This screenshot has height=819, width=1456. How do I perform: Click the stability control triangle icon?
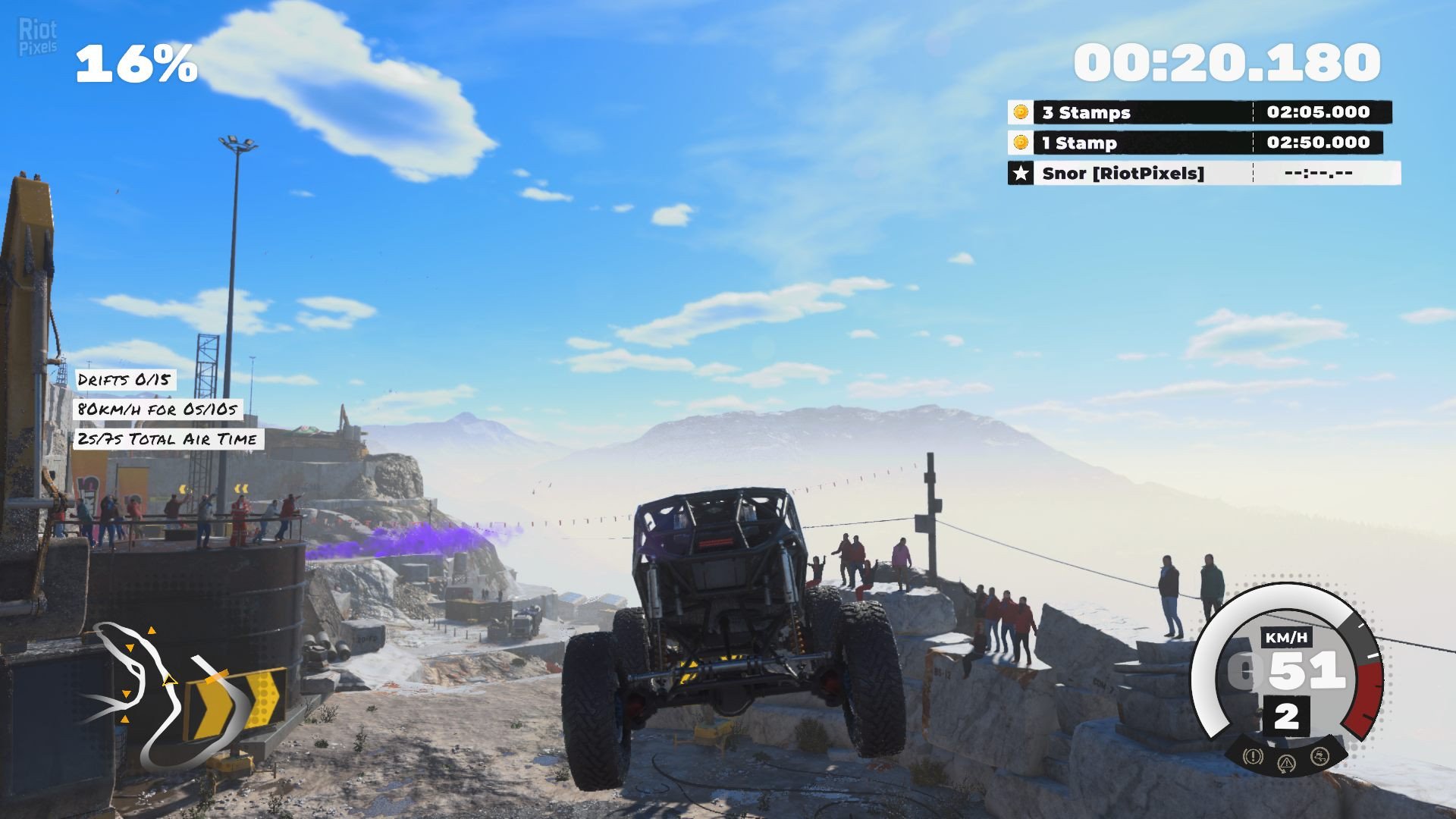click(1286, 762)
